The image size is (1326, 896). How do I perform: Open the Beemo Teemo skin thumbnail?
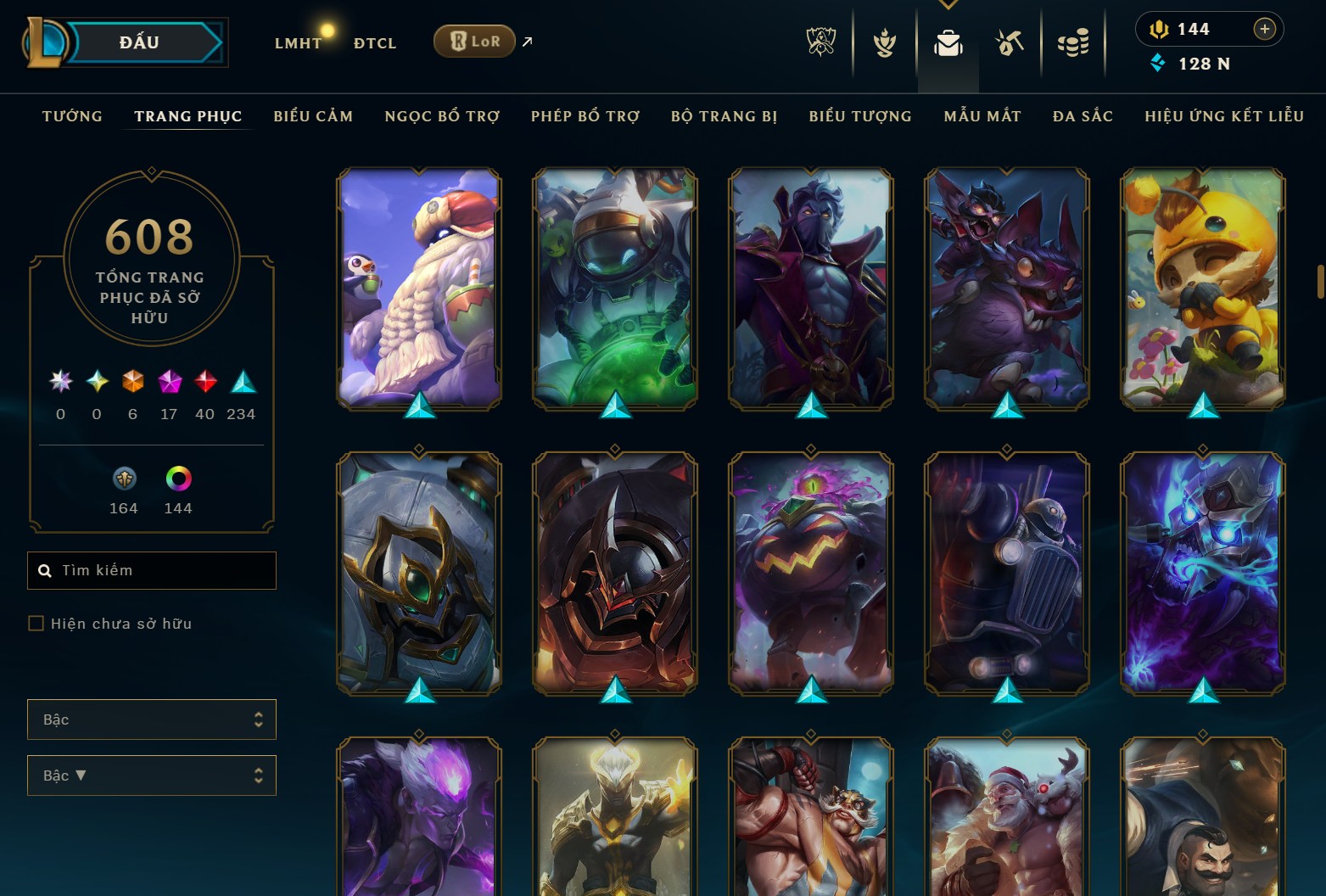(x=1201, y=288)
